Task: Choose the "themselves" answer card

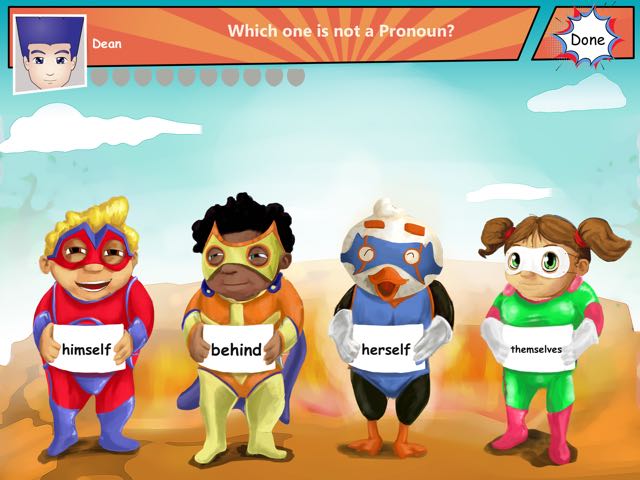Action: [535, 349]
